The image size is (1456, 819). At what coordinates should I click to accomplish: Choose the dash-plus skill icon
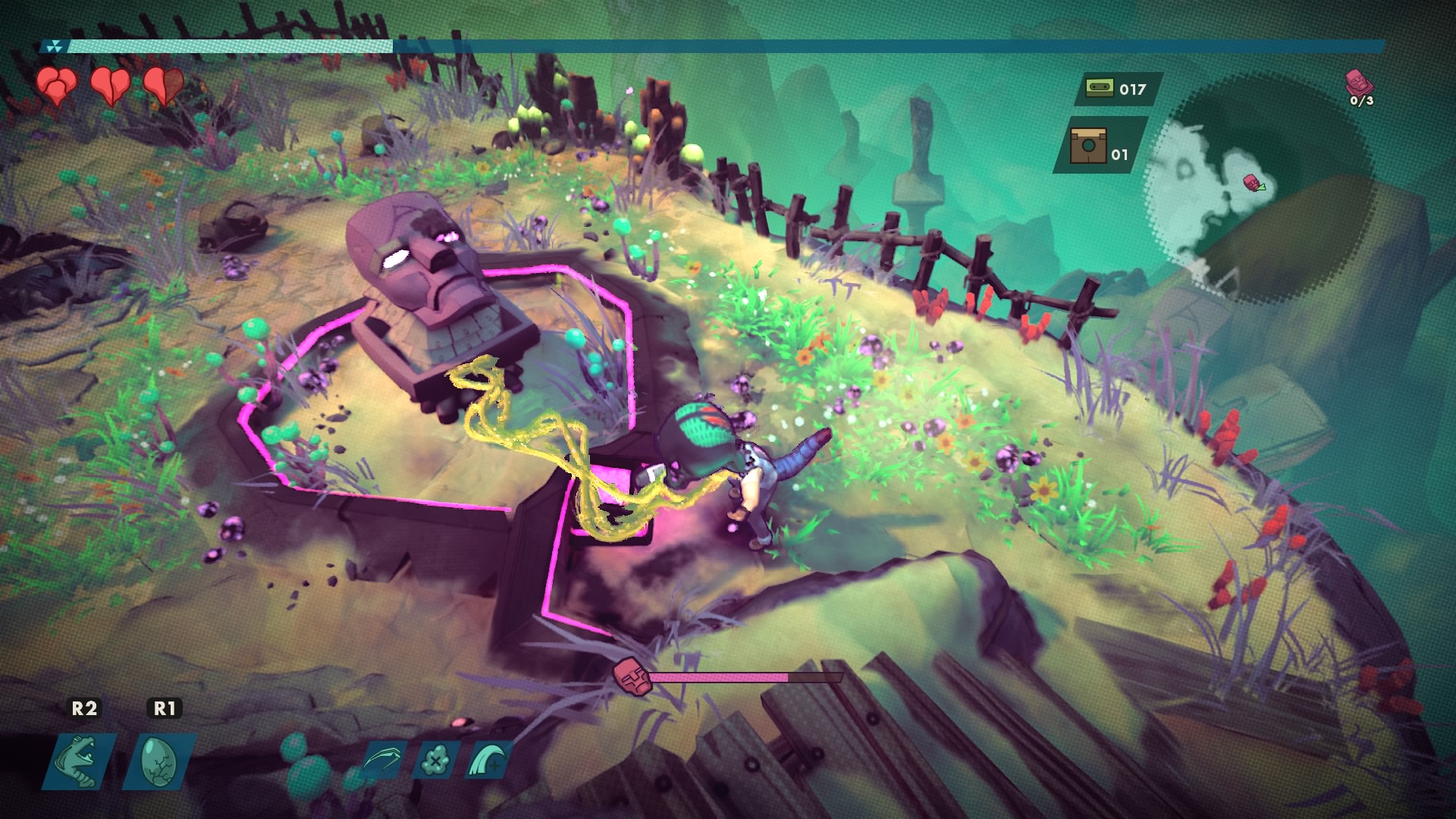tap(487, 759)
